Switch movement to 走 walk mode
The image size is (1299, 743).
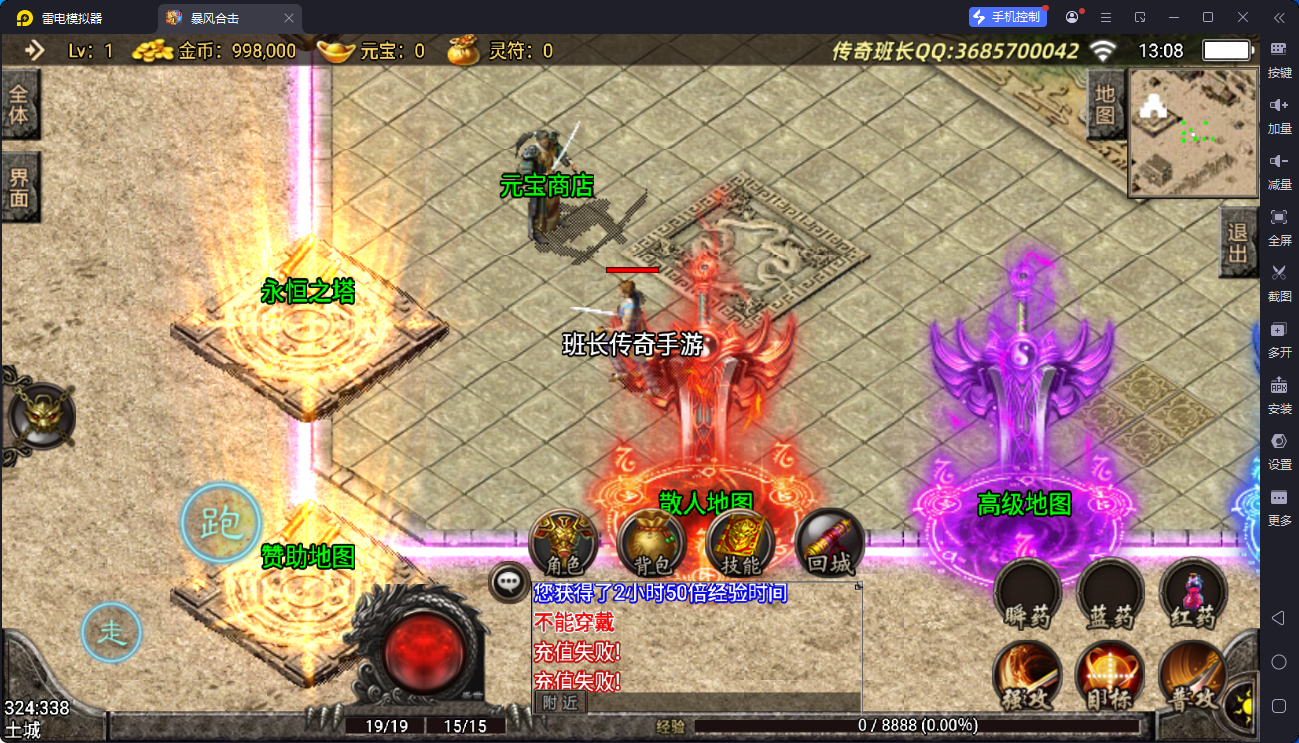click(111, 632)
